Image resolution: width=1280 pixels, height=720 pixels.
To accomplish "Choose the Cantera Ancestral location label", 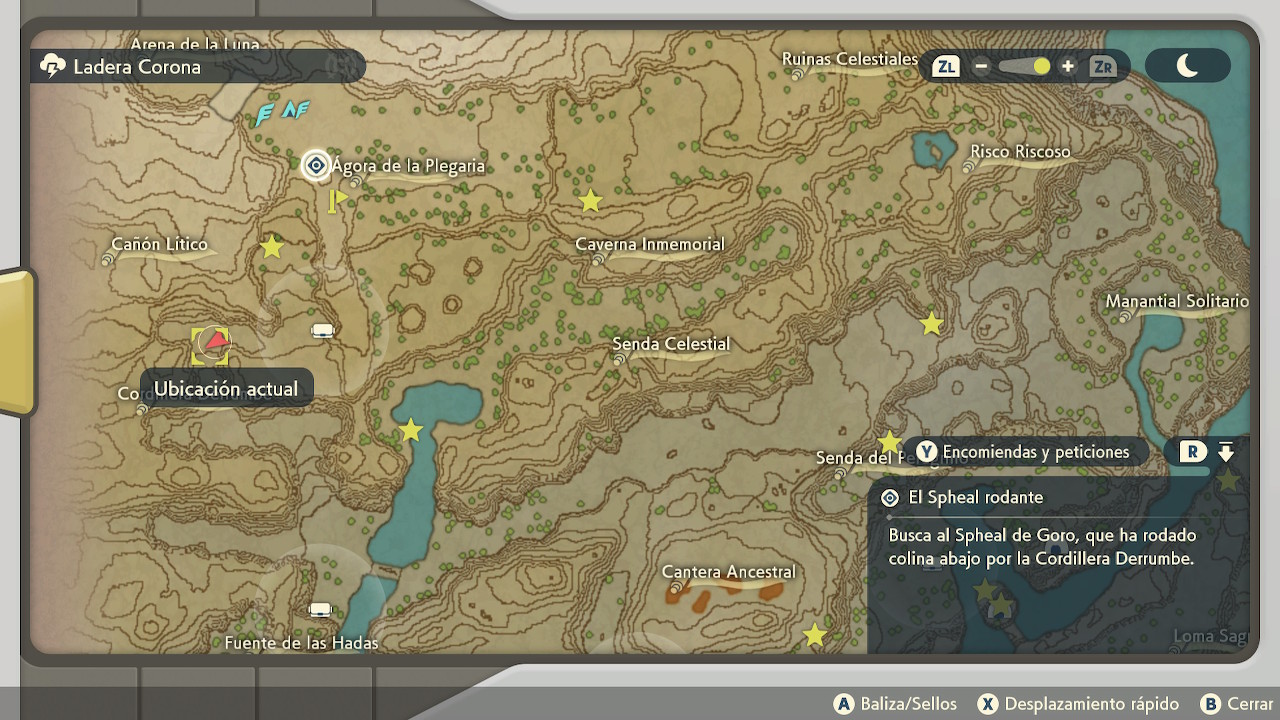I will click(x=729, y=572).
